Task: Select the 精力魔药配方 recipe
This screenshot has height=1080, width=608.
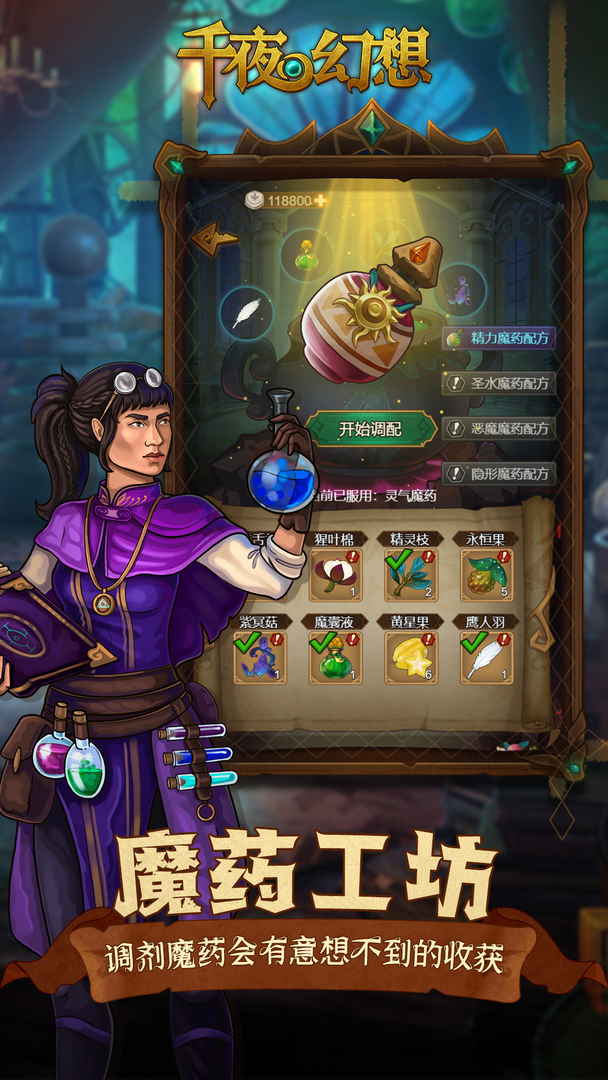Action: coord(499,338)
